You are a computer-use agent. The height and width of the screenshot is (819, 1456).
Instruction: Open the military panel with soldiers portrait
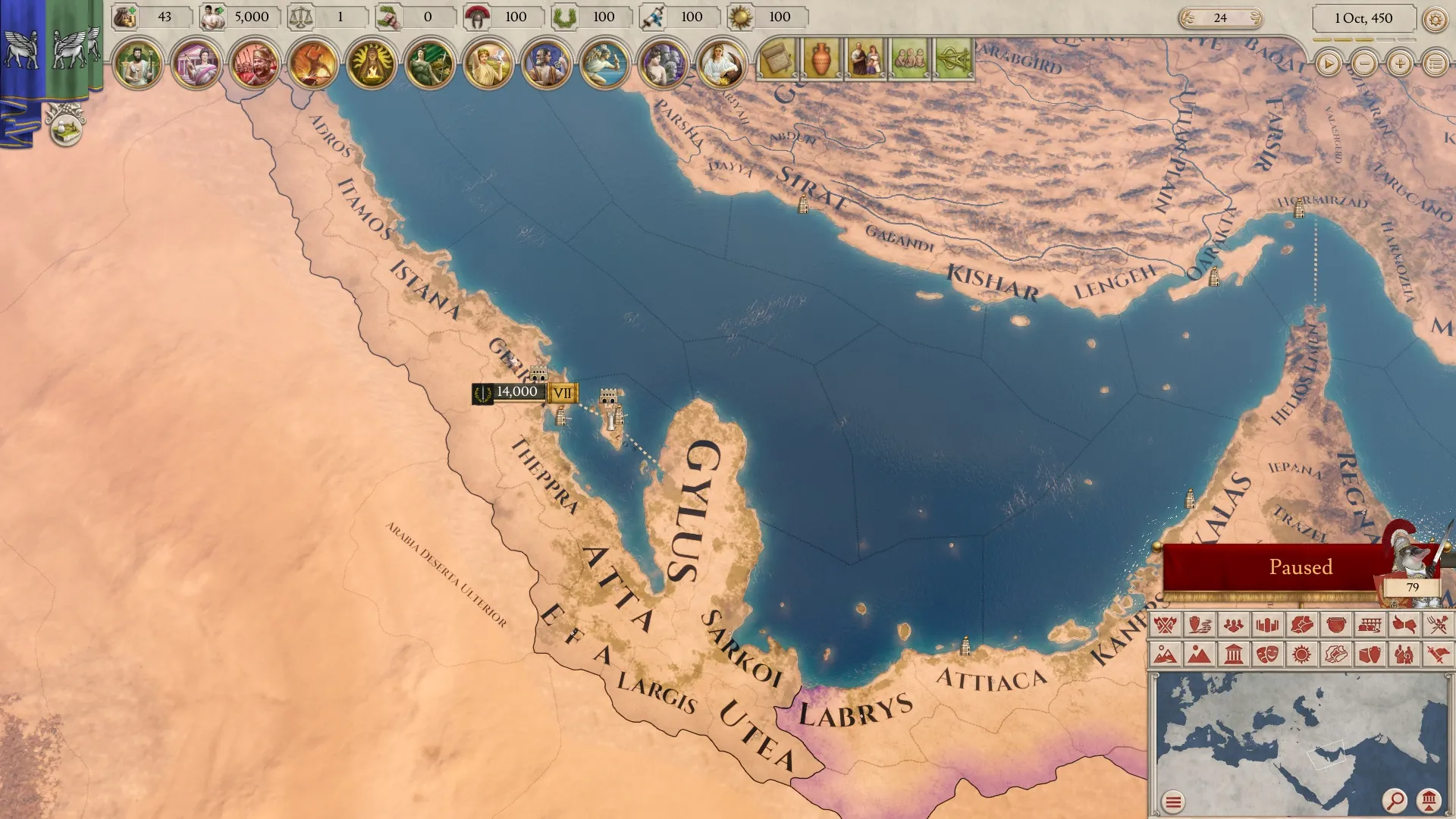254,63
